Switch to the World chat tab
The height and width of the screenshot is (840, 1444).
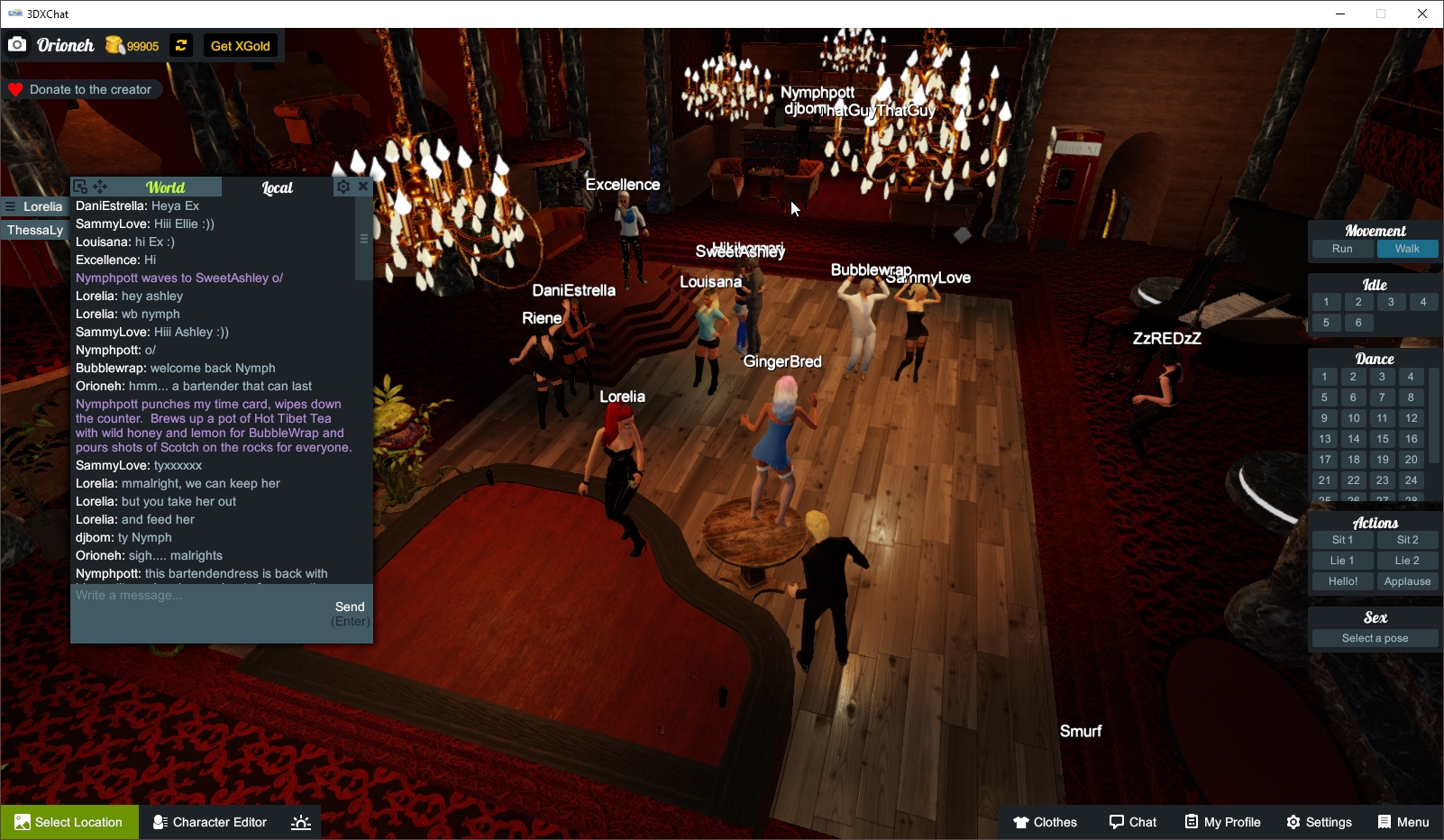pos(166,187)
